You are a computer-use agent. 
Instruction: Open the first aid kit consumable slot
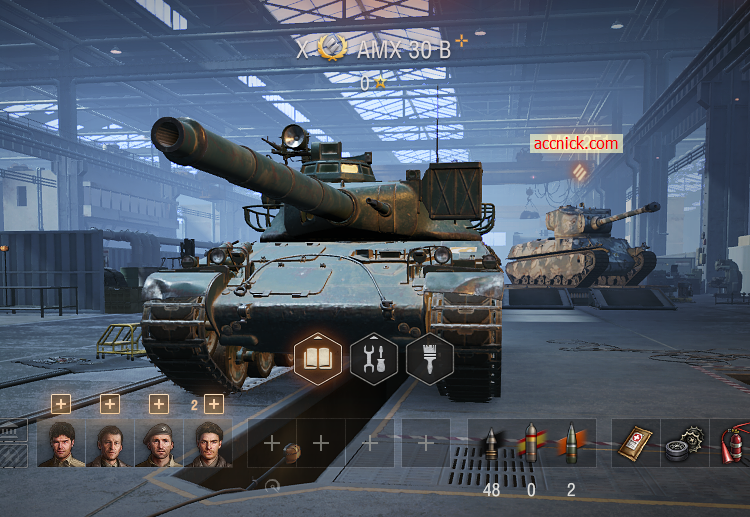coord(634,443)
